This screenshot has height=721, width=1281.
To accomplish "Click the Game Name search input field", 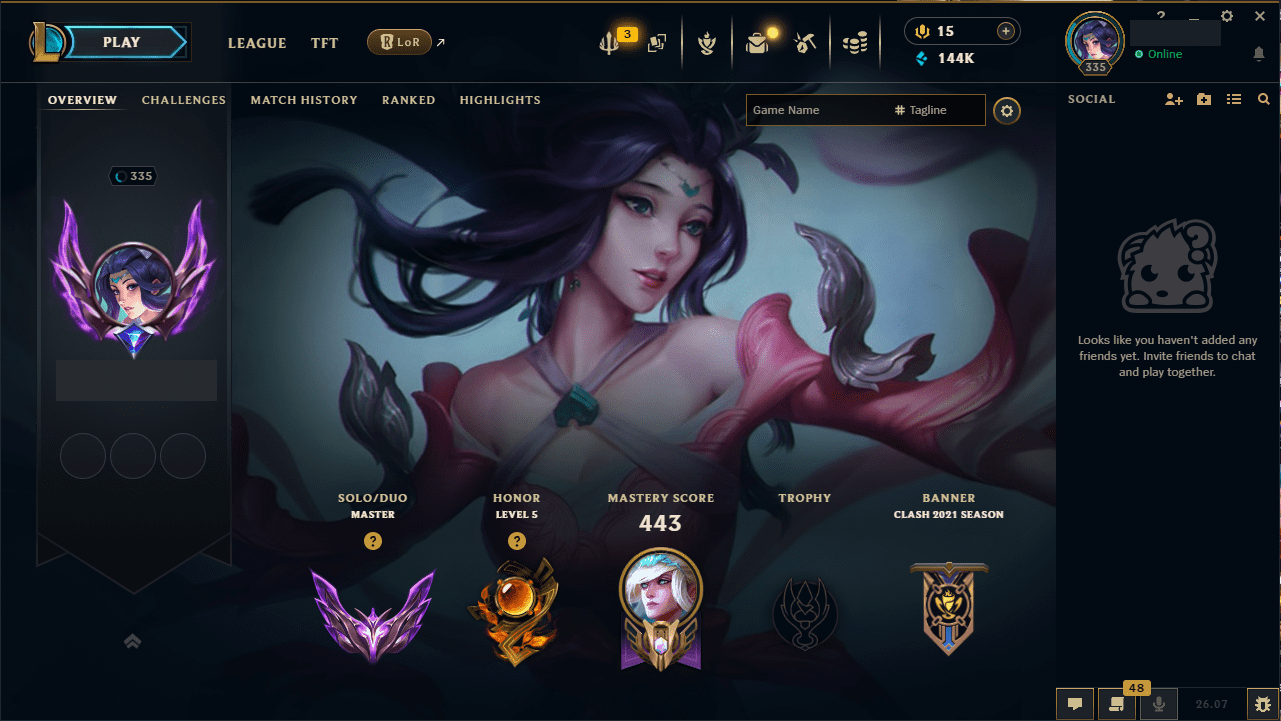I will [x=820, y=110].
